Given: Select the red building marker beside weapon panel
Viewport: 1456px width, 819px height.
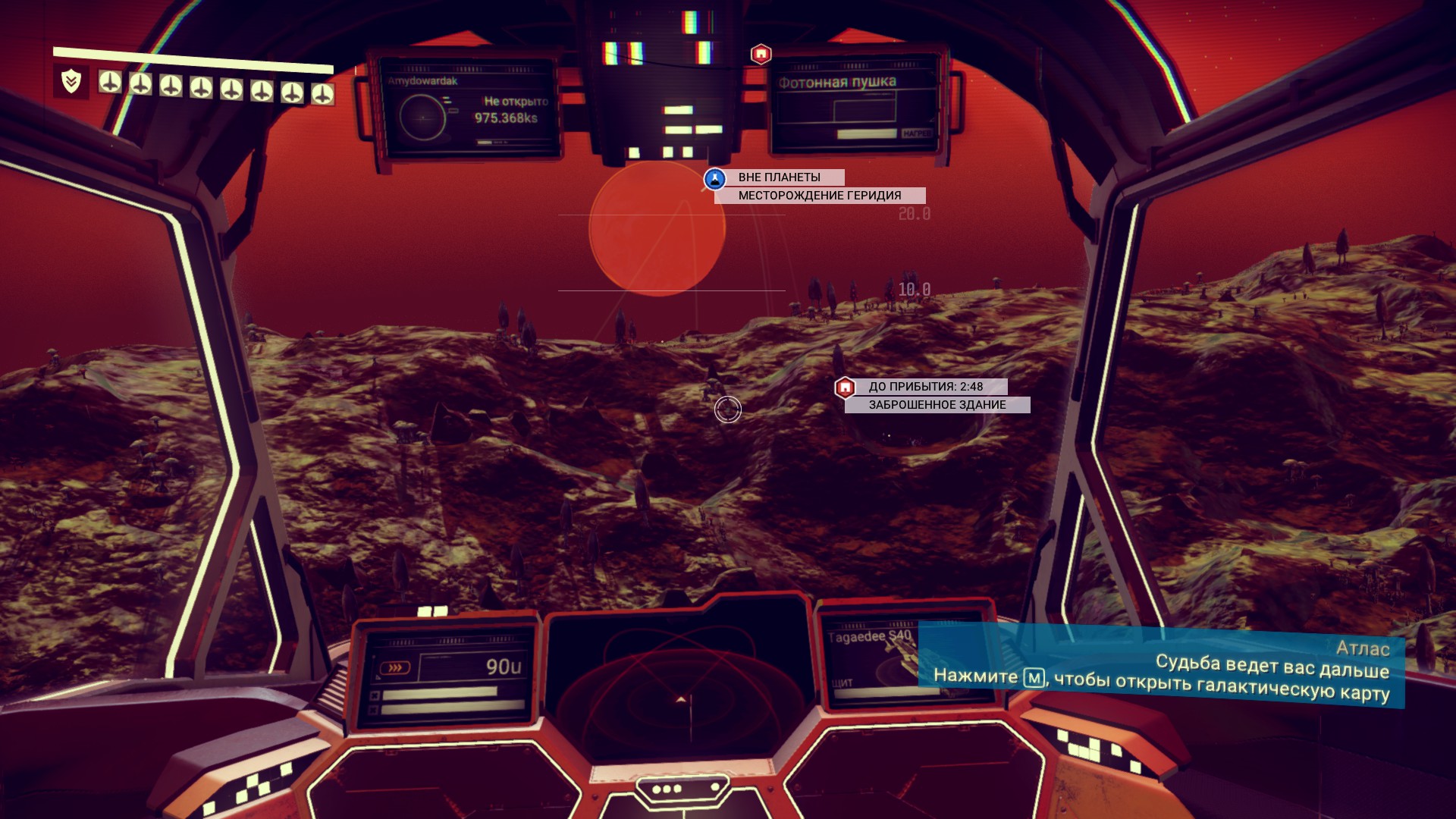Looking at the screenshot, I should tap(761, 54).
